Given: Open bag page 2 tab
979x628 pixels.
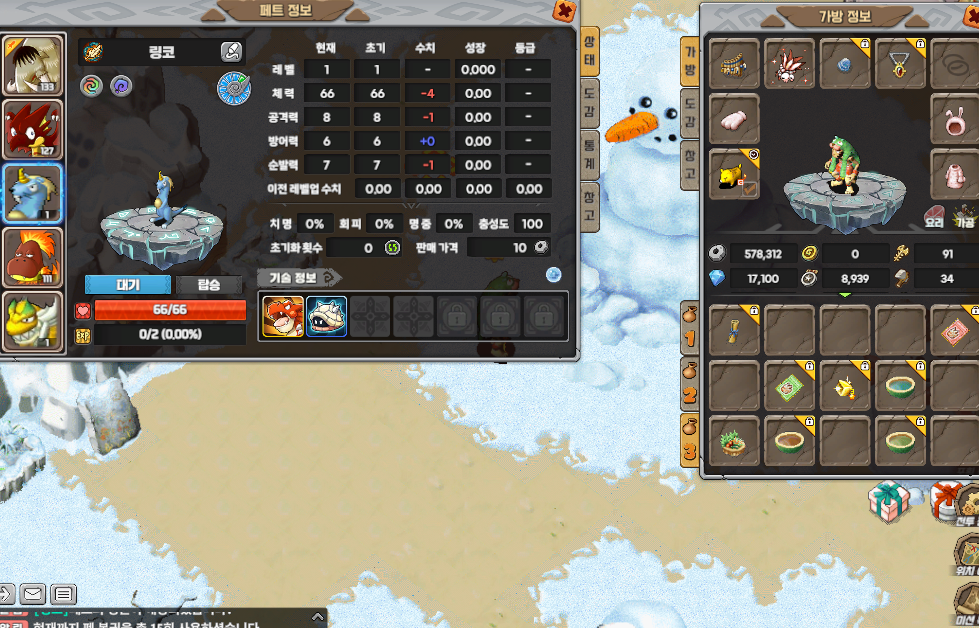Looking at the screenshot, I should click(689, 388).
